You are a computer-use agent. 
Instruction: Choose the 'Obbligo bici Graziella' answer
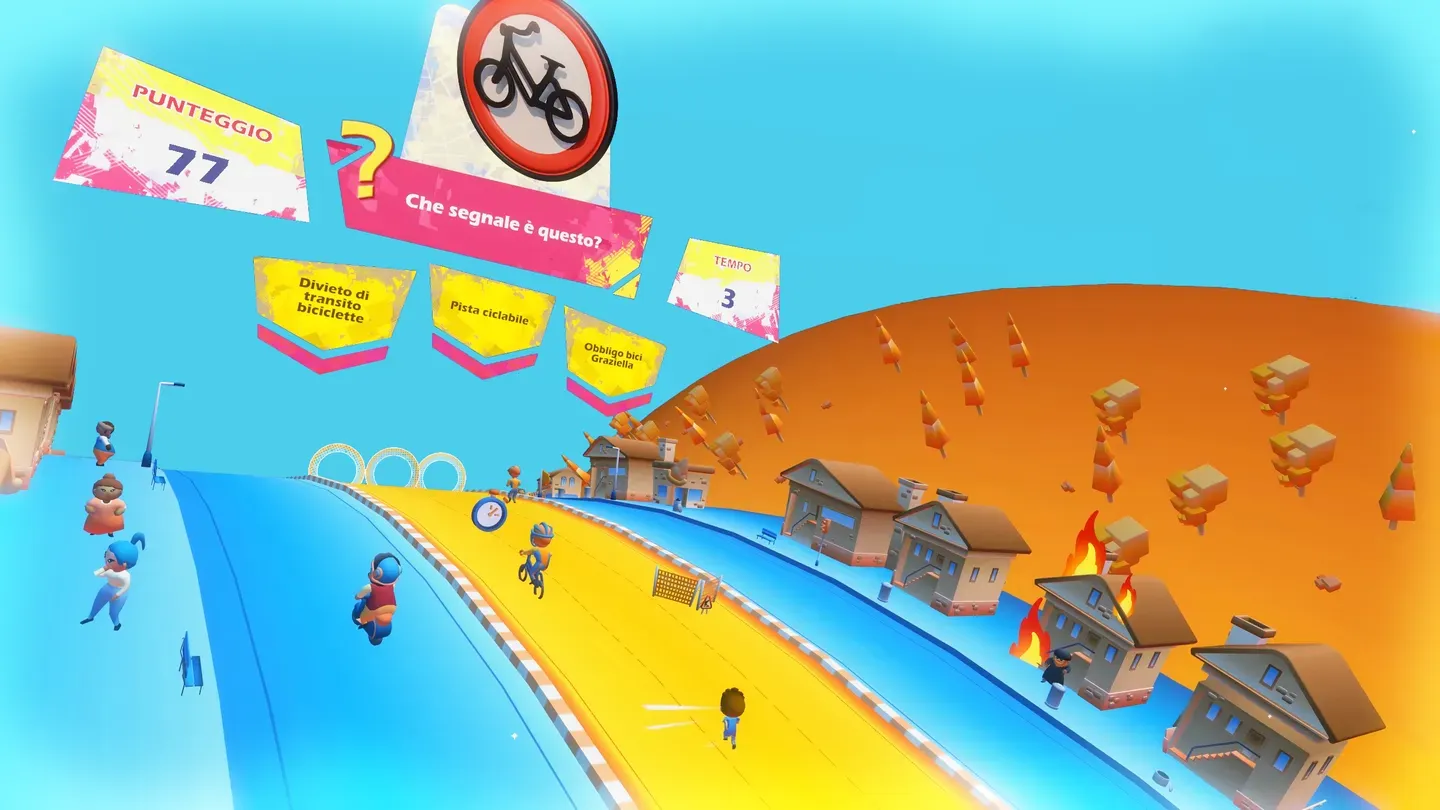(x=612, y=353)
